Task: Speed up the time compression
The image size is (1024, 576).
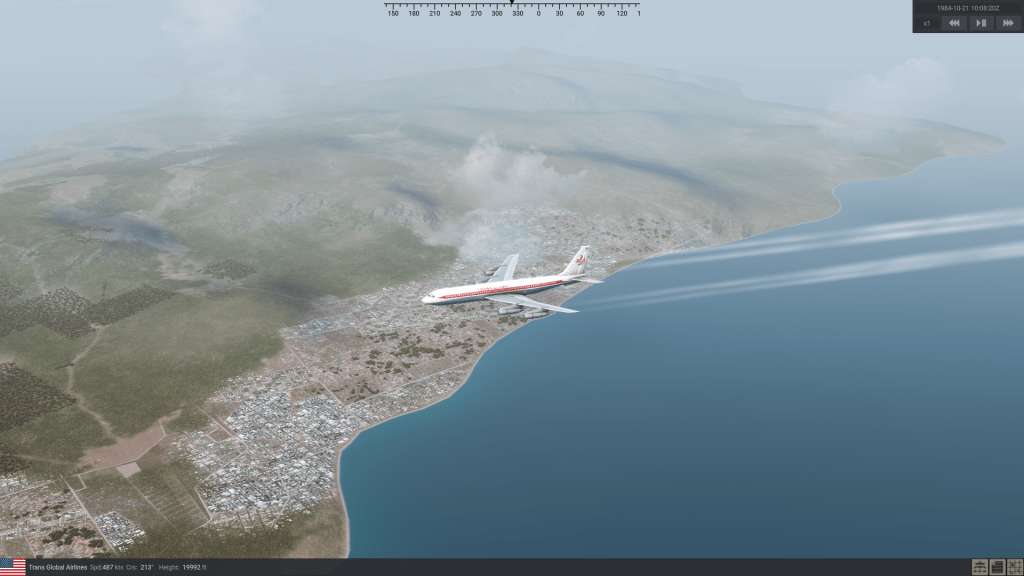Action: 1007,23
